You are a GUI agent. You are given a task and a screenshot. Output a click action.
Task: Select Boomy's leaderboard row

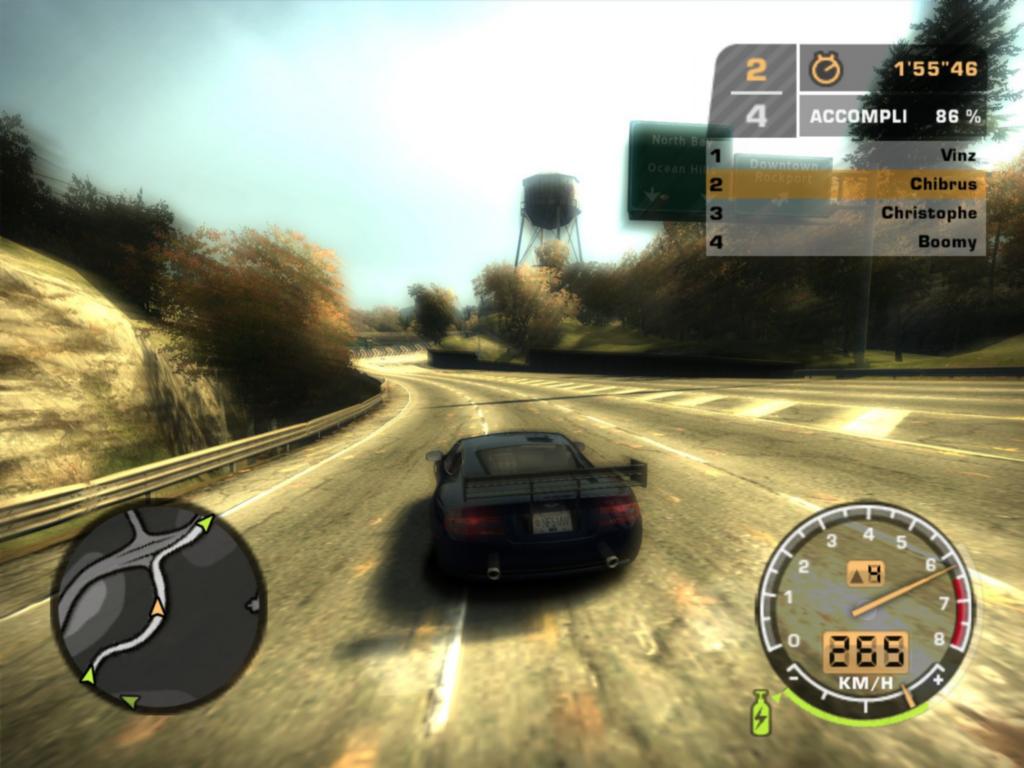pyautogui.click(x=845, y=241)
